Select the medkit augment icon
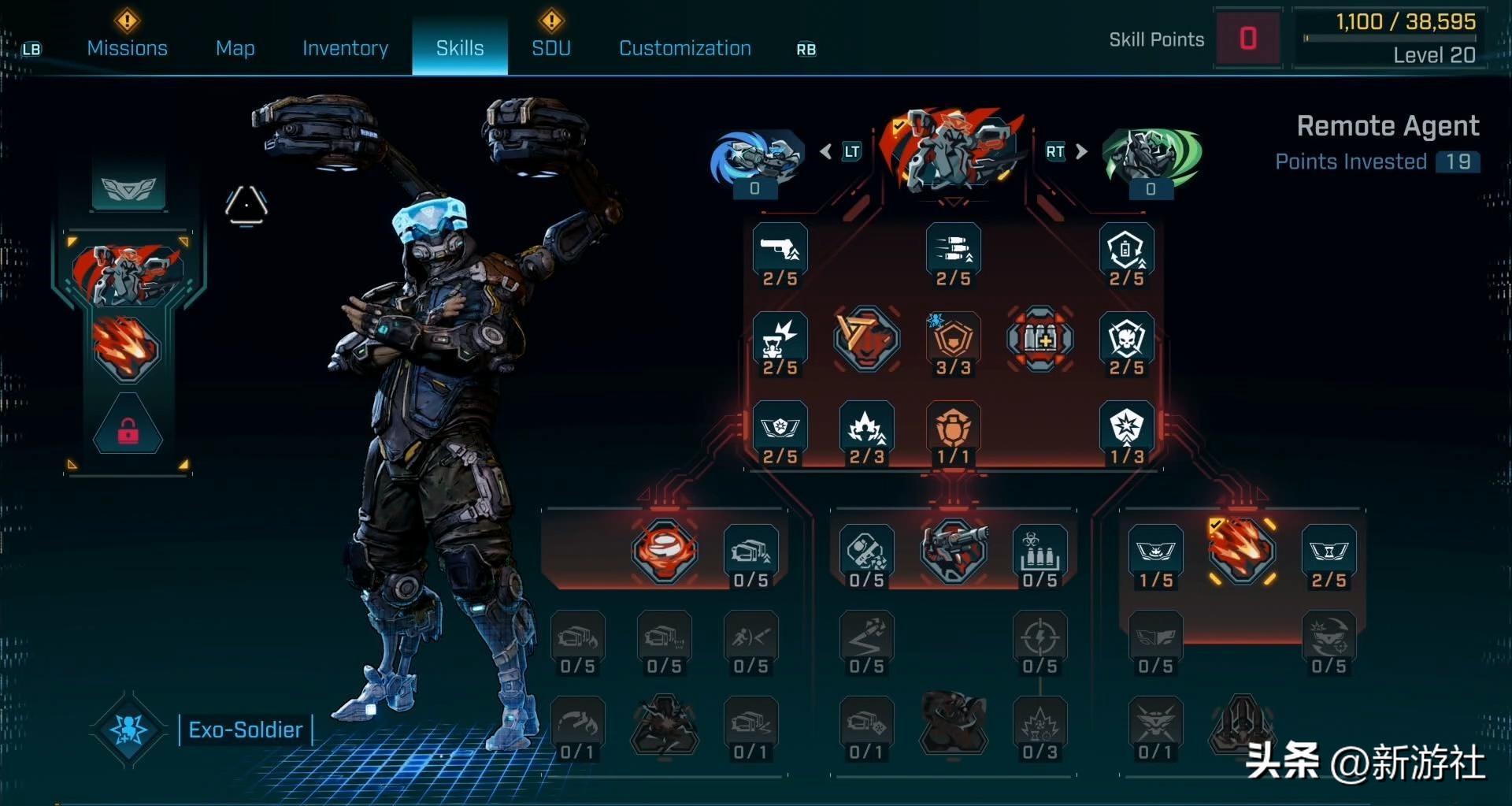This screenshot has height=806, width=1512. pyautogui.click(x=1039, y=340)
